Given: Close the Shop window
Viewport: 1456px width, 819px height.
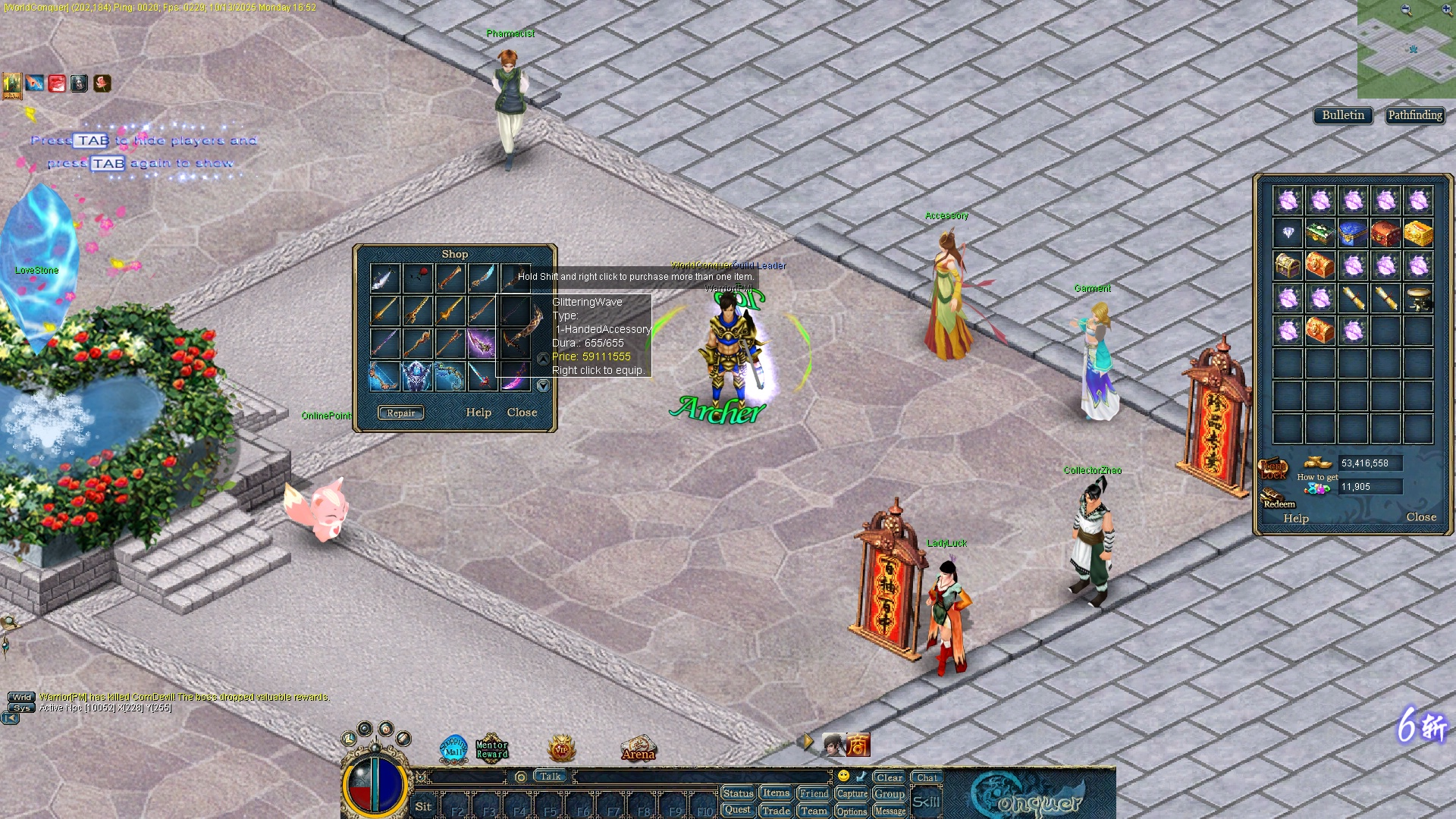Looking at the screenshot, I should click(522, 413).
